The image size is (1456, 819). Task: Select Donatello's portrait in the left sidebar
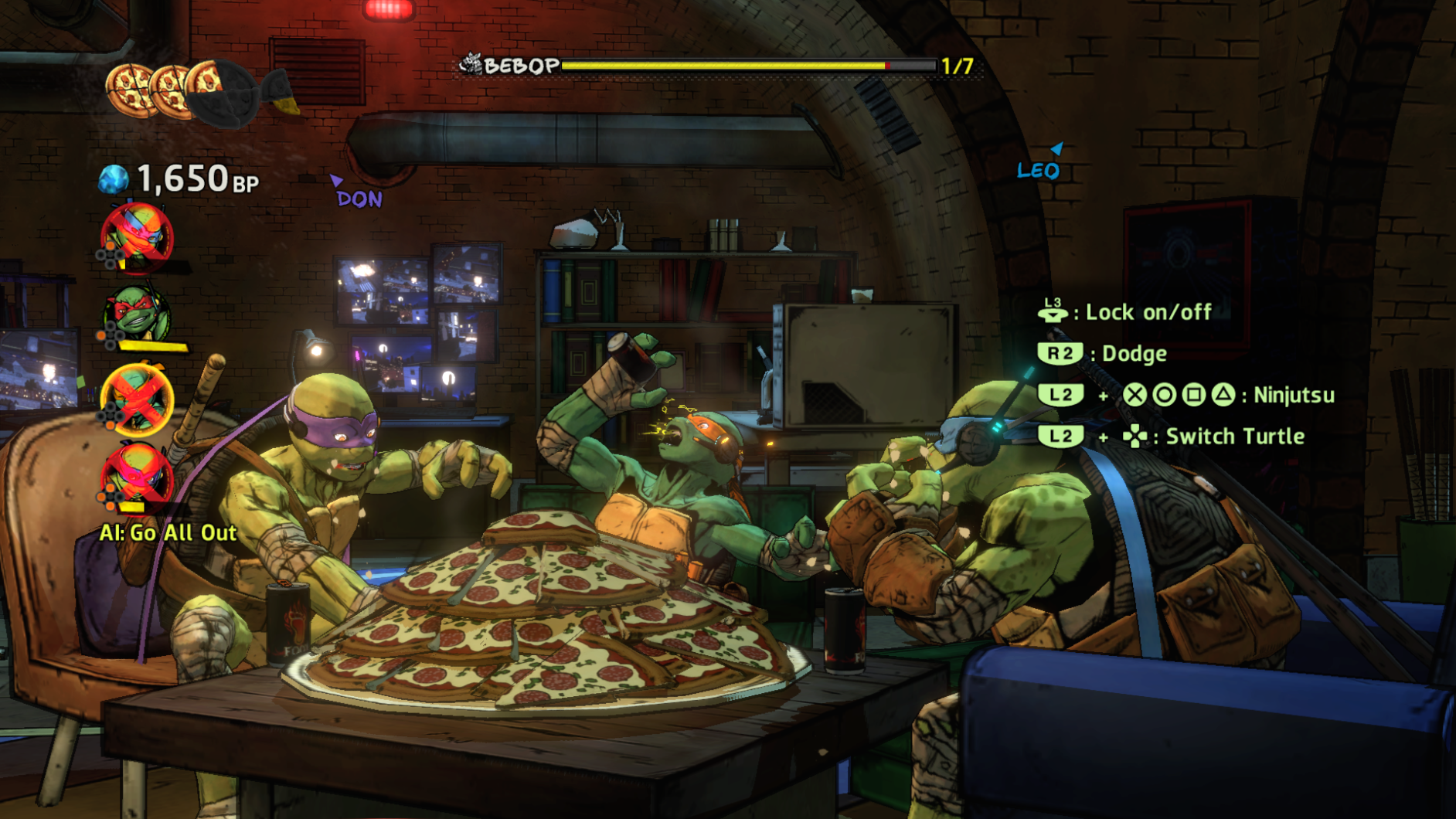138,235
